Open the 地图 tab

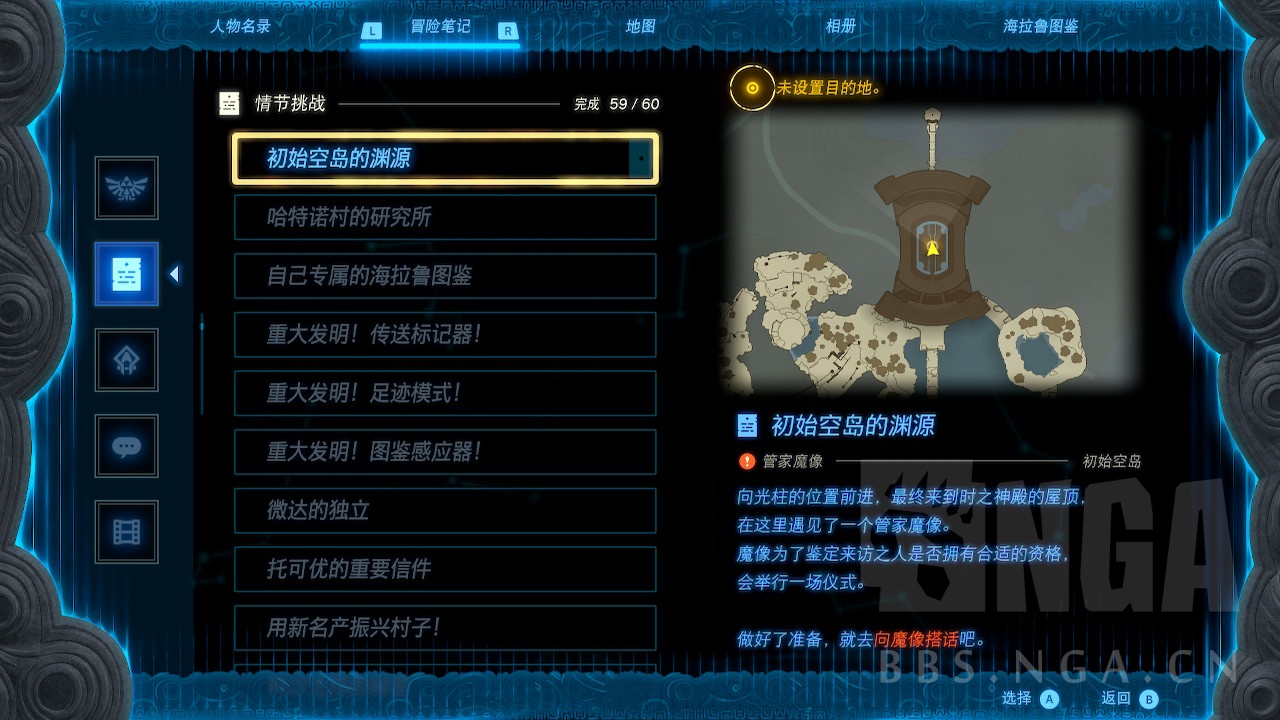(x=640, y=27)
